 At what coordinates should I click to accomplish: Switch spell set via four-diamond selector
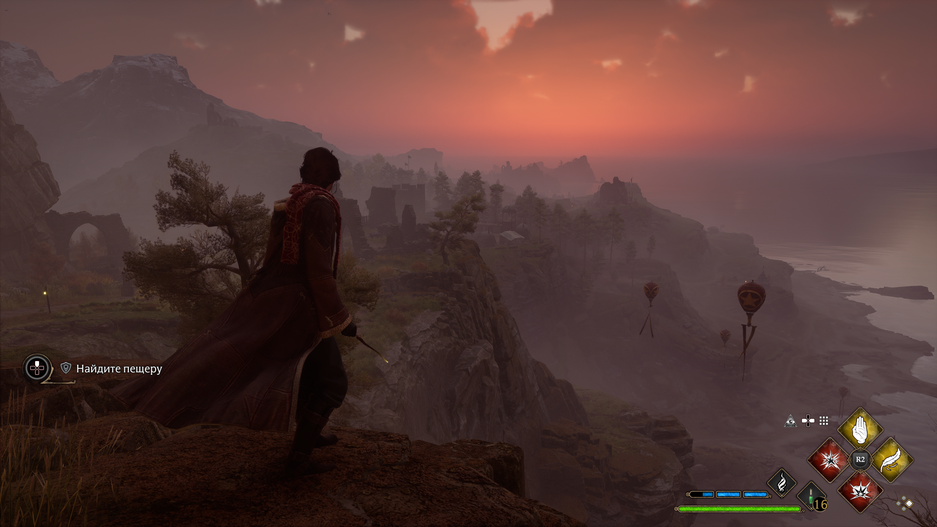point(906,504)
